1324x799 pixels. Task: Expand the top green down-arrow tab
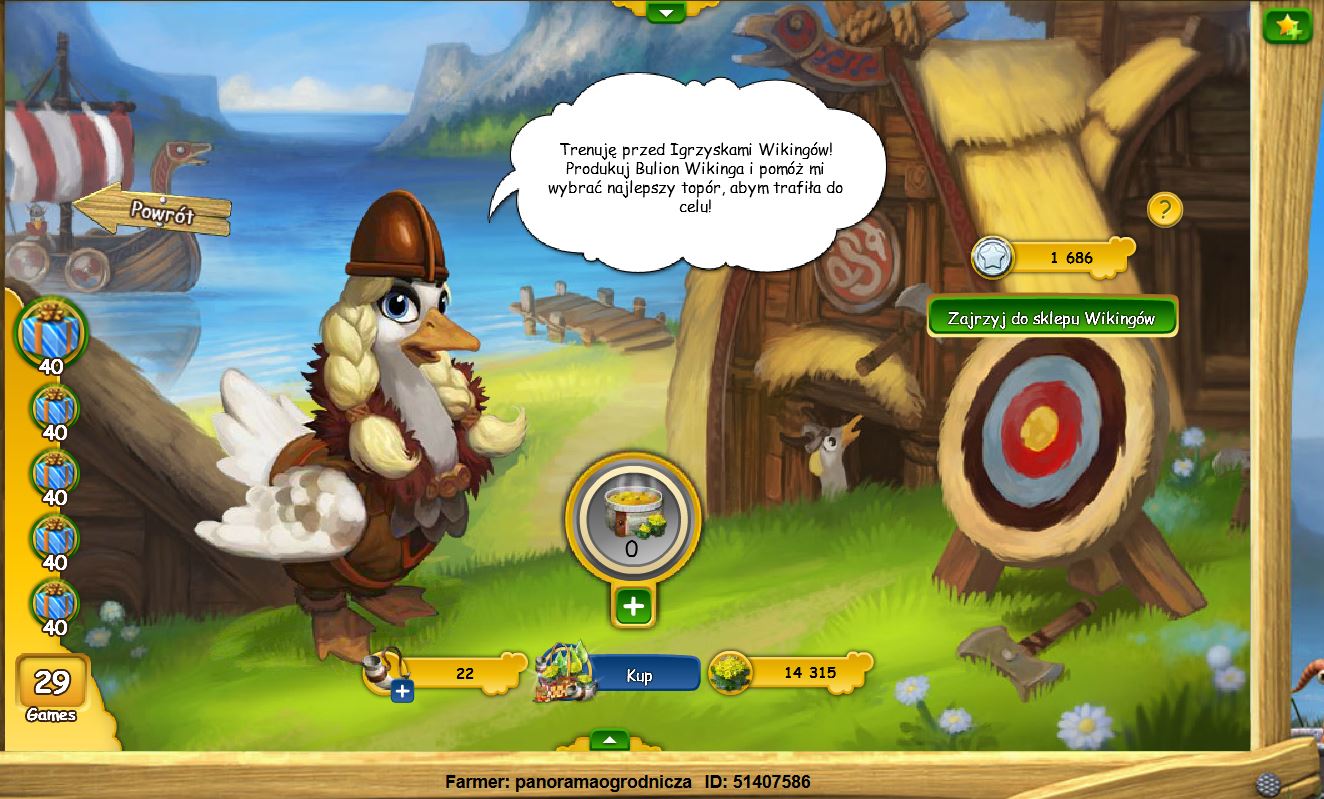[665, 12]
